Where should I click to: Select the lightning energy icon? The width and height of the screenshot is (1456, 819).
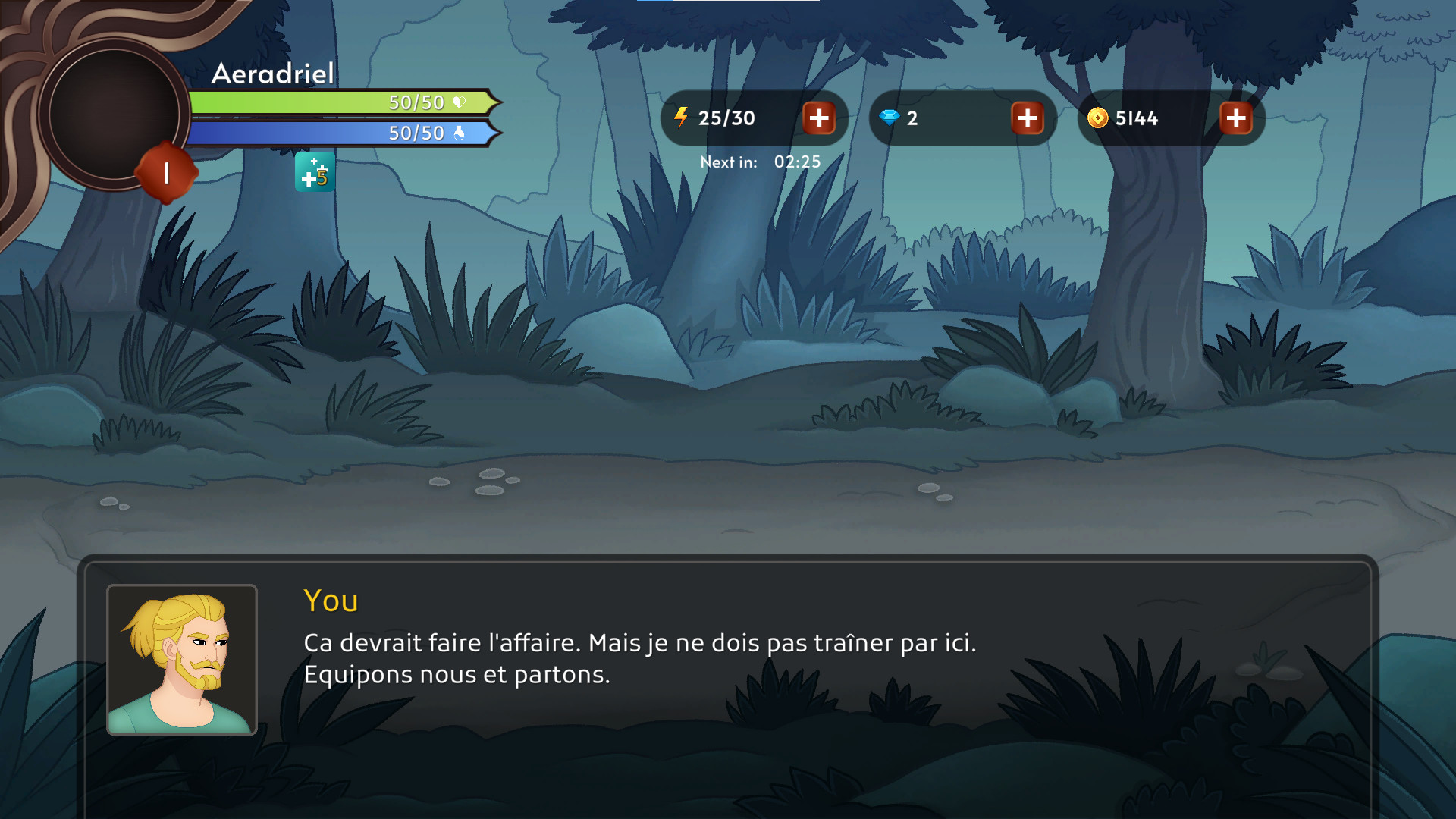click(681, 118)
